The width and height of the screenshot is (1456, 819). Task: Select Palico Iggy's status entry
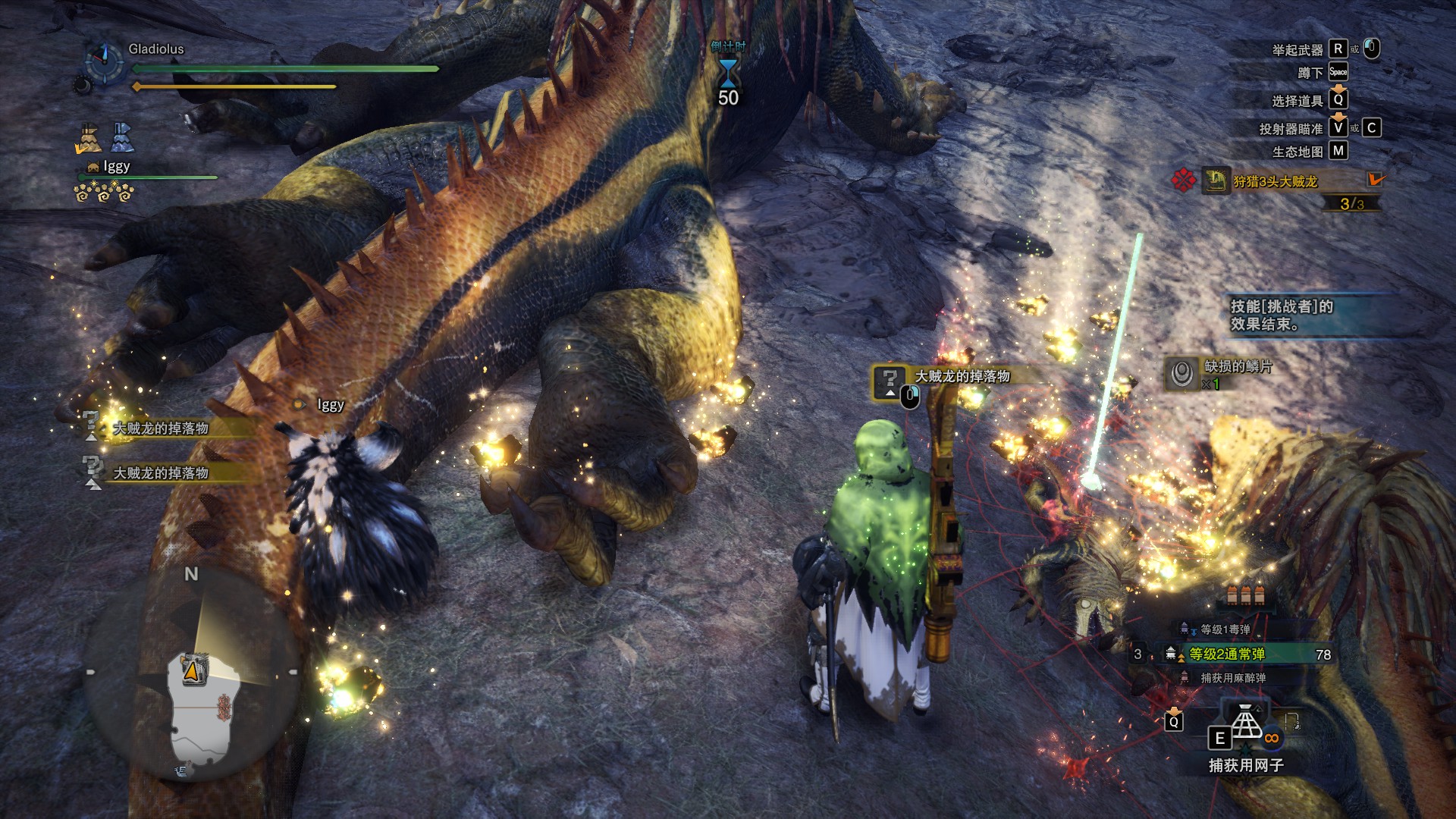116,167
